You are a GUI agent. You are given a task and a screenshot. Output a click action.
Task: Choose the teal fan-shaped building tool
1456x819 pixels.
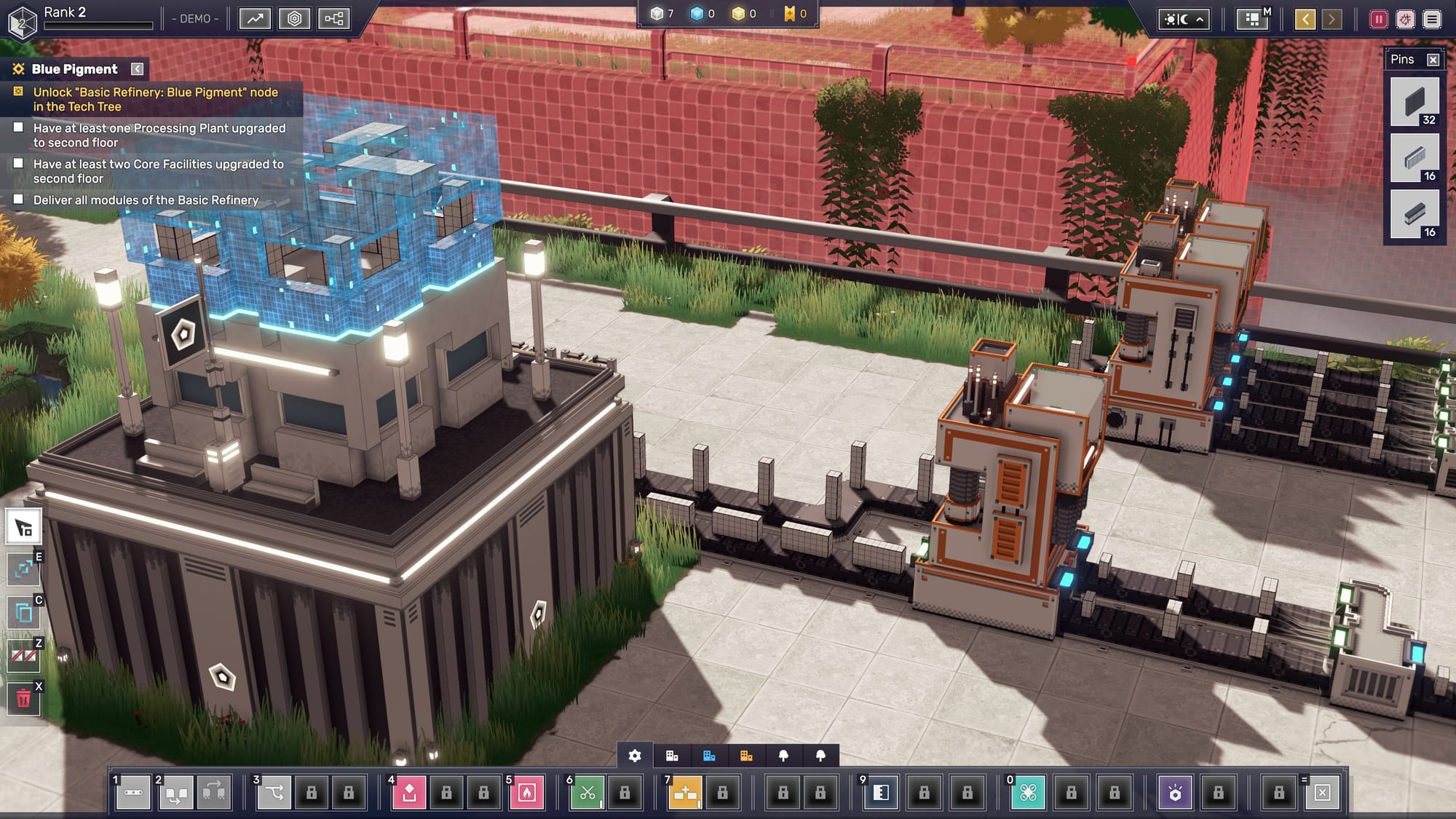point(1028,792)
